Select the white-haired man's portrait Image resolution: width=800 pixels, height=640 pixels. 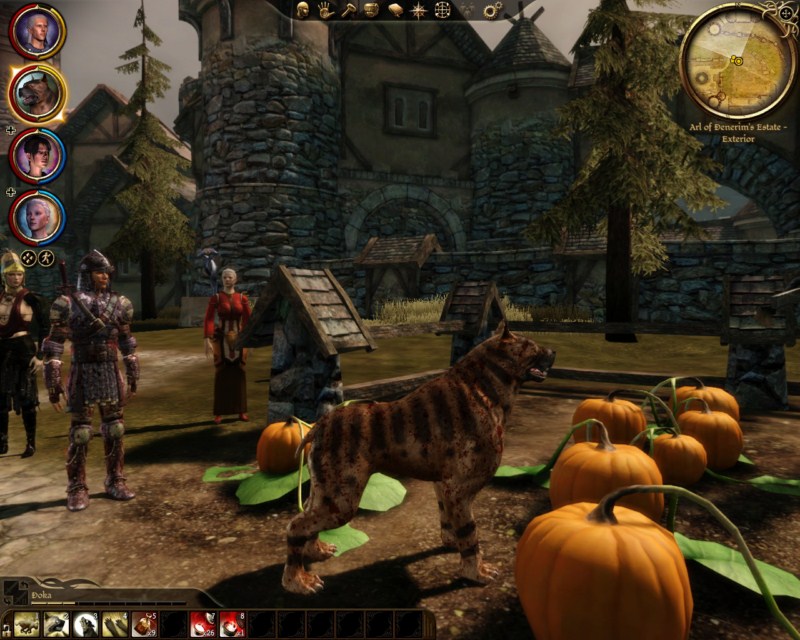[x=38, y=33]
